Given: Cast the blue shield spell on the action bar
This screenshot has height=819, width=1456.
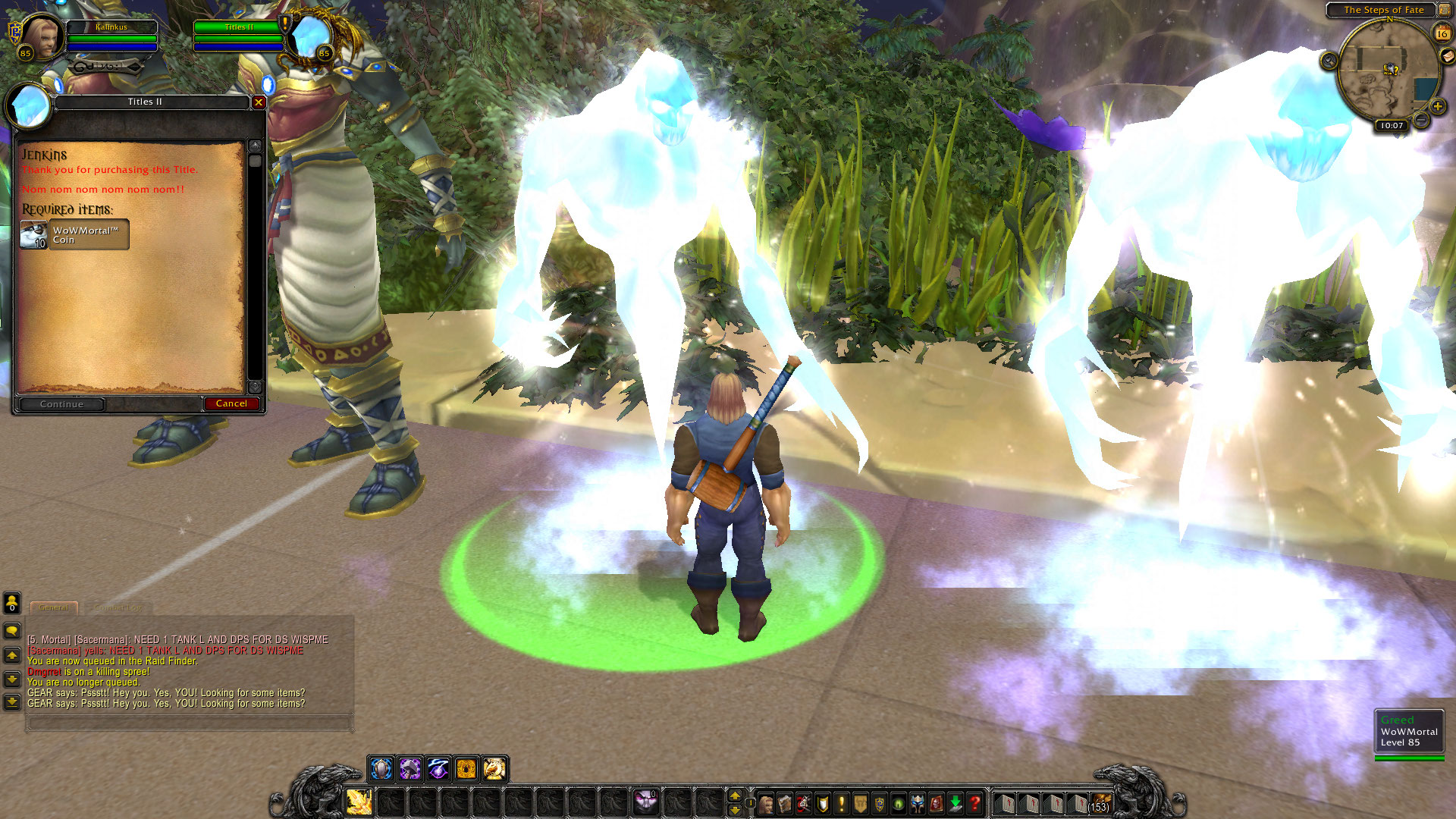Looking at the screenshot, I should point(381,769).
